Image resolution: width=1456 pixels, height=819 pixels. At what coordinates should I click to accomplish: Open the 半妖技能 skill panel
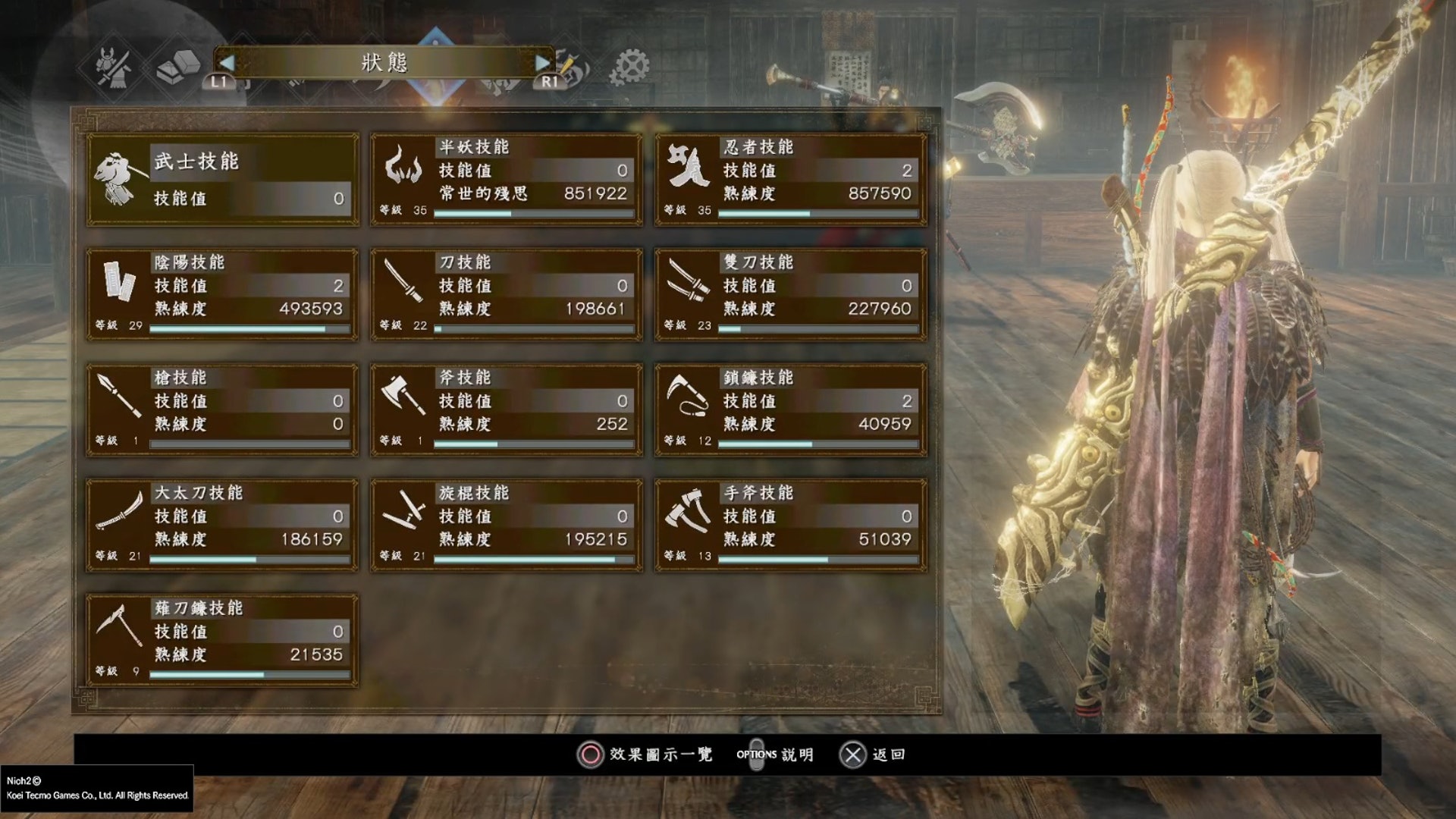point(506,179)
